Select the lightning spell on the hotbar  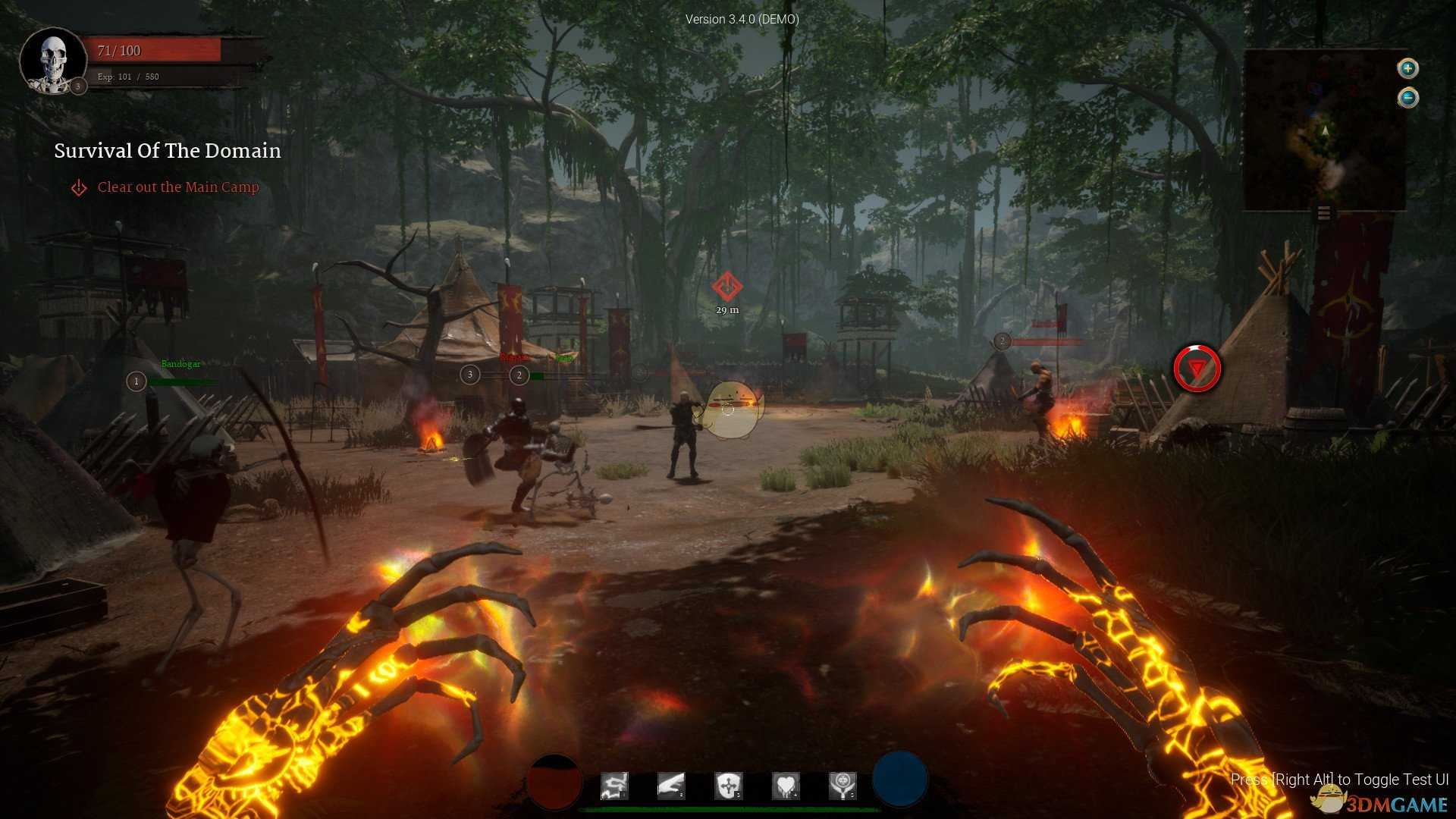(x=614, y=786)
